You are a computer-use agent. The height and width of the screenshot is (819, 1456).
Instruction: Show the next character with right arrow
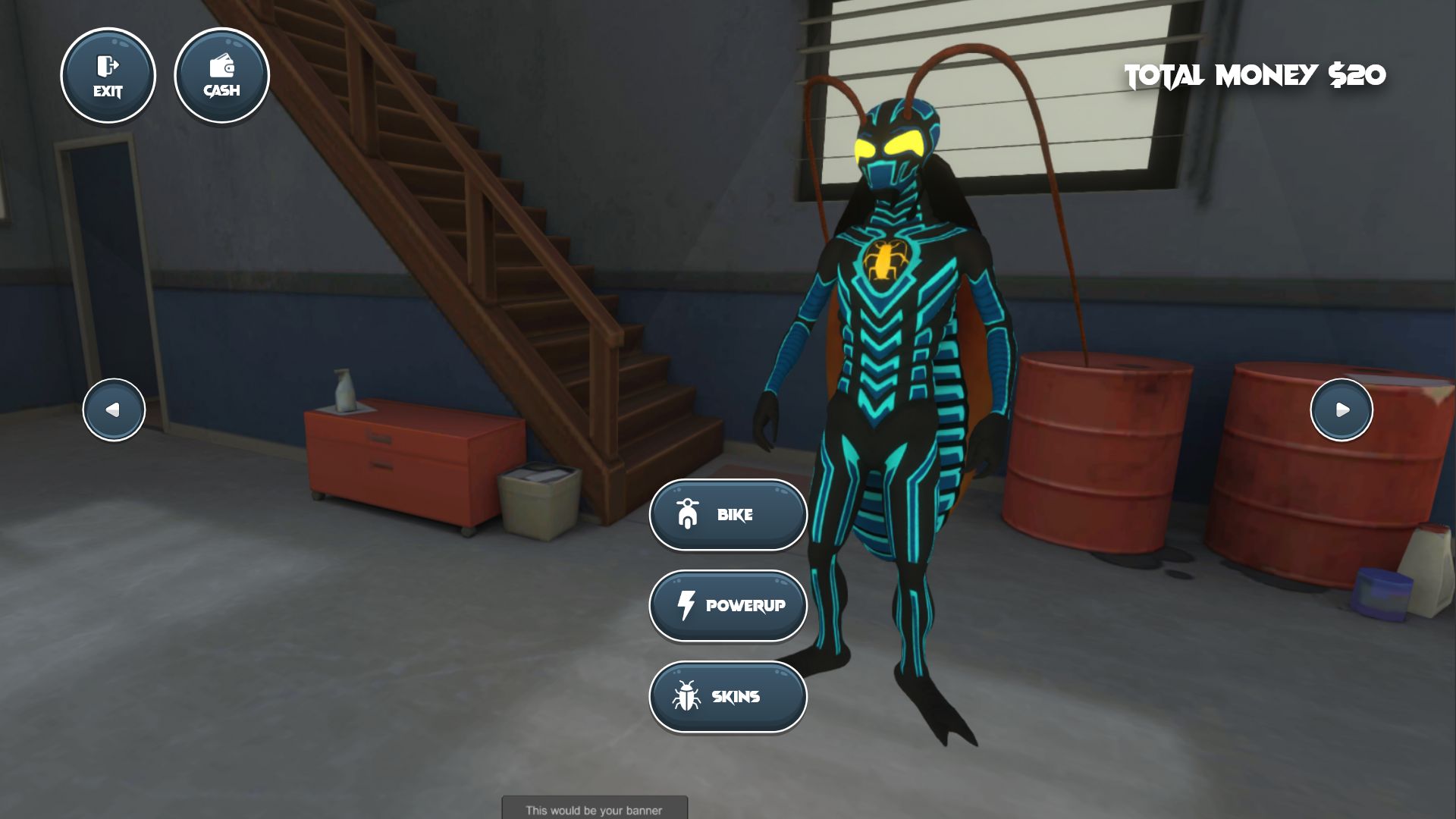click(1341, 409)
